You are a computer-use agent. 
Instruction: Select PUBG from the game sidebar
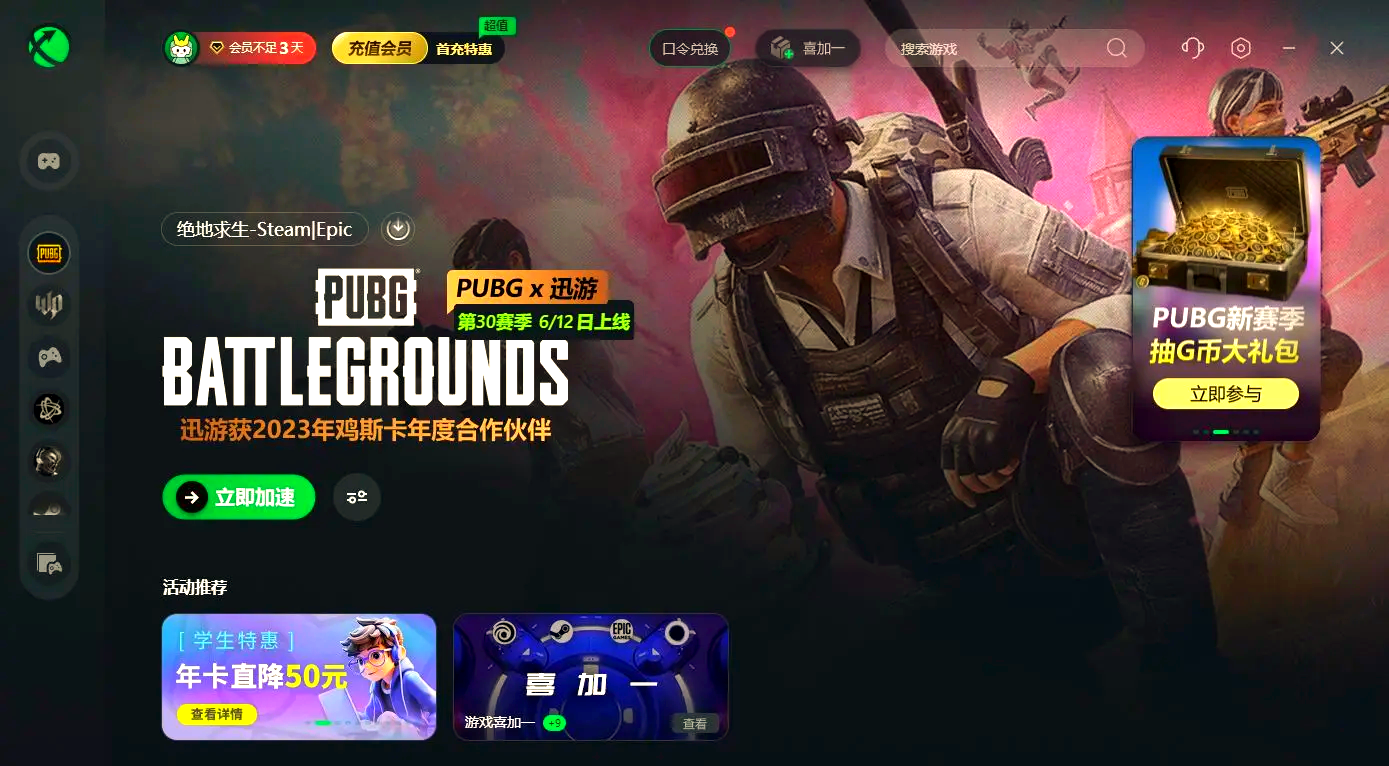coord(48,253)
